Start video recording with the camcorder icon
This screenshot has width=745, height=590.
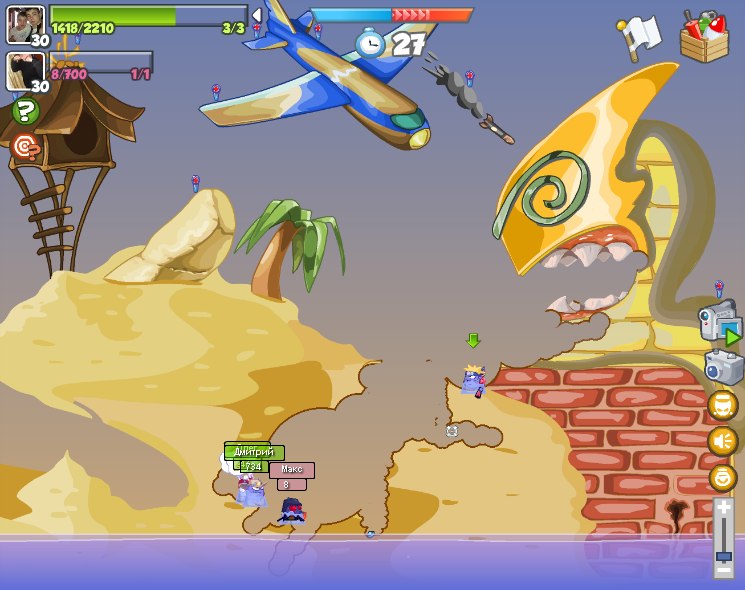(718, 321)
